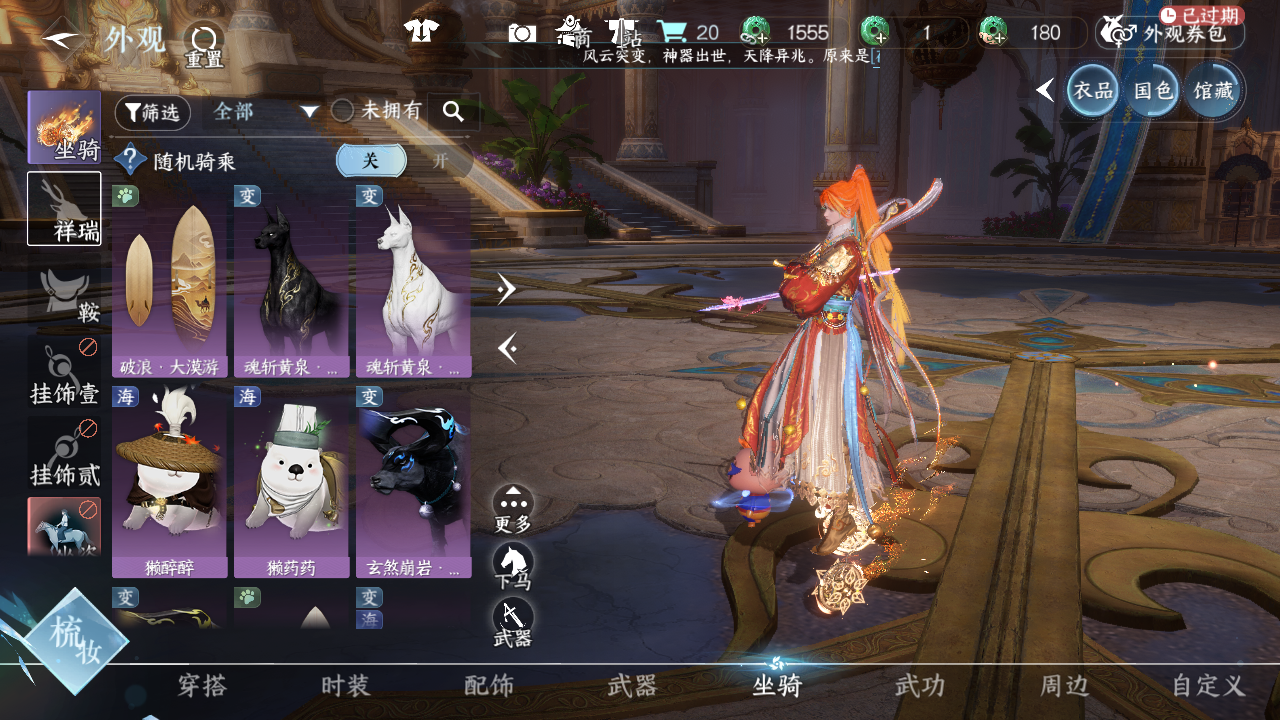
Task: Go back using the arrow beside 外观
Action: coord(62,40)
